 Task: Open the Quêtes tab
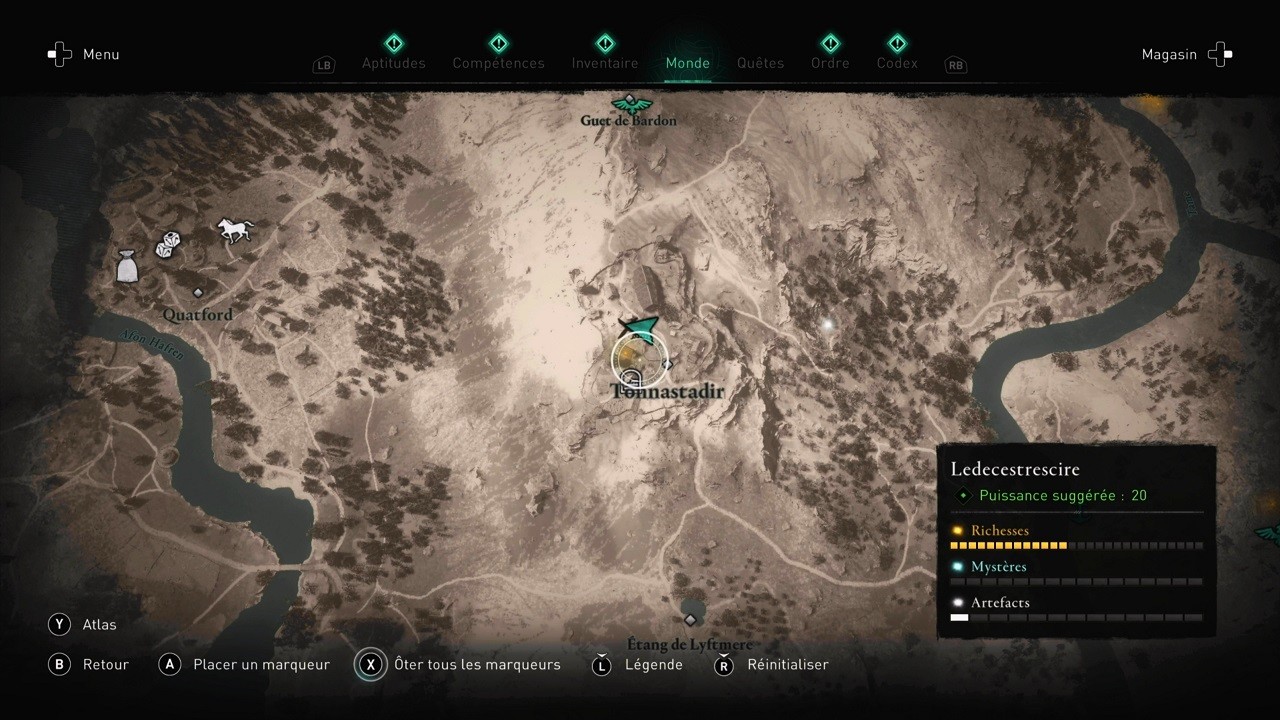pyautogui.click(x=760, y=62)
